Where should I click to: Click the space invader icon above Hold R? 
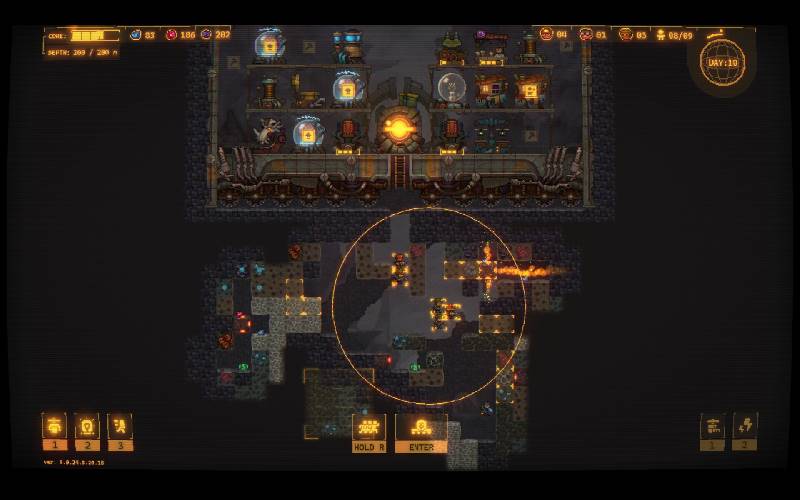click(x=369, y=427)
